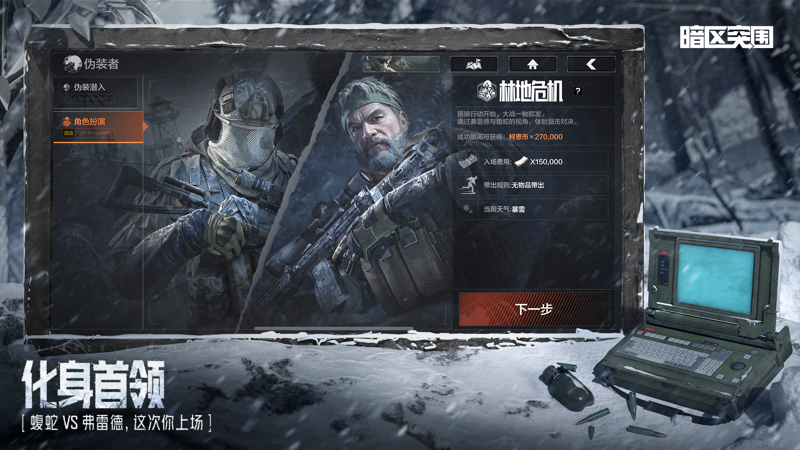Open the help question mark for 林地危机

(x=578, y=90)
